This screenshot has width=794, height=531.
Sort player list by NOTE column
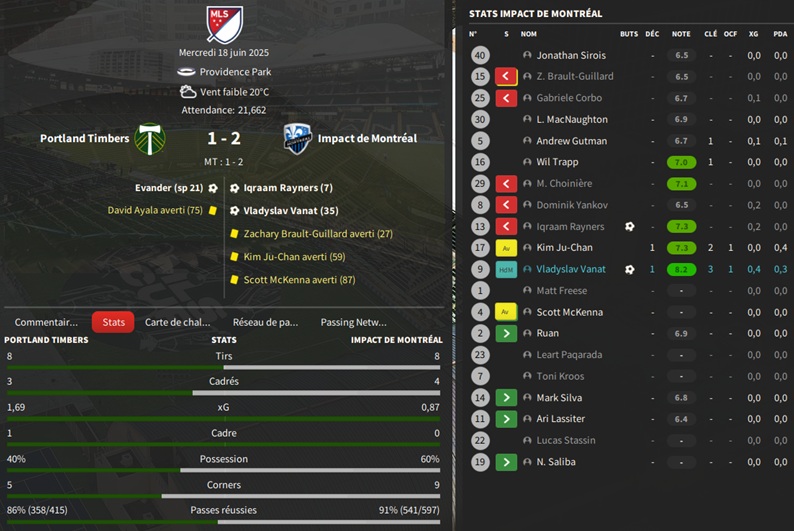681,34
